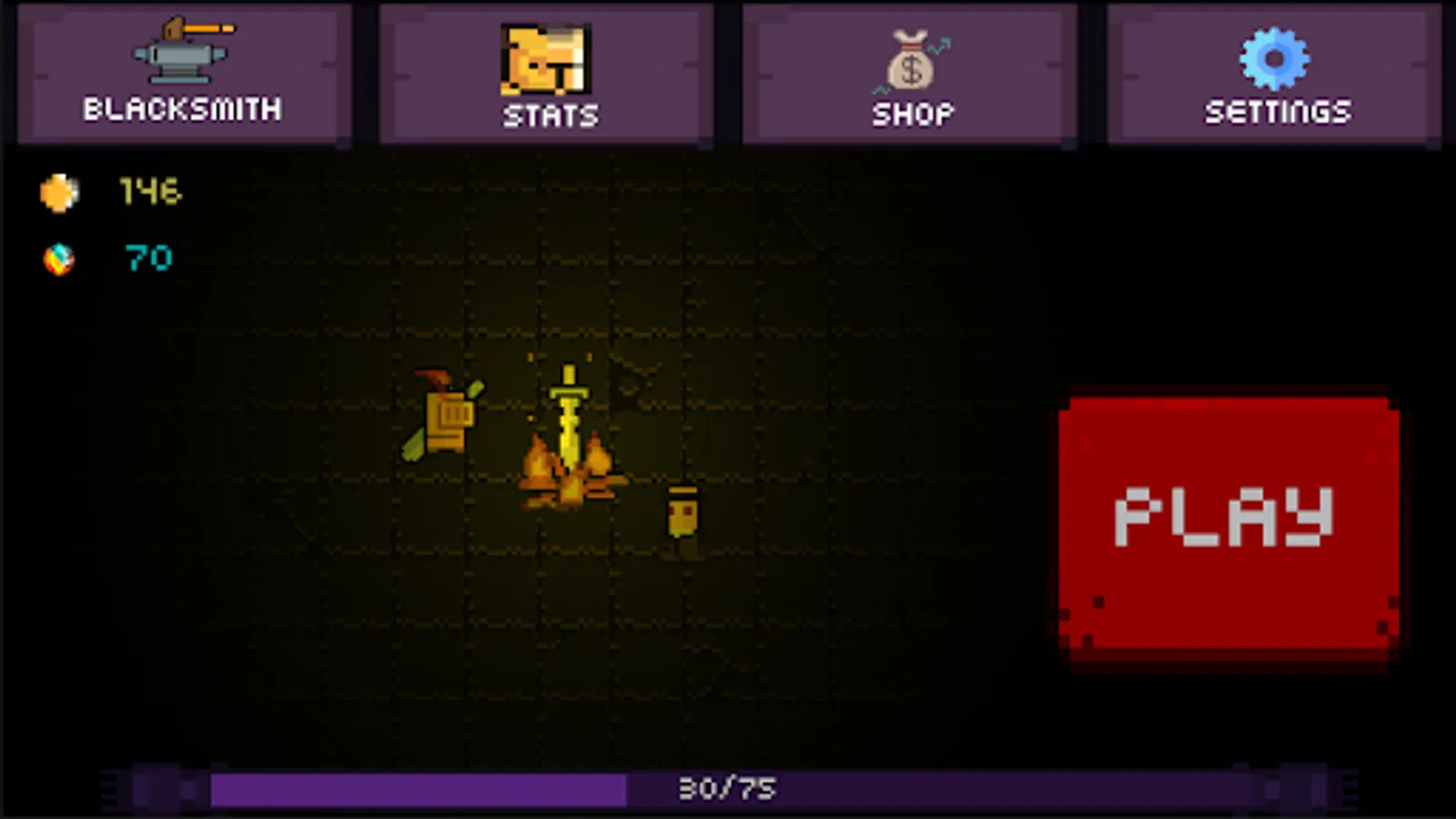Click the gem count showing 70
The width and height of the screenshot is (1456, 819).
(x=148, y=258)
